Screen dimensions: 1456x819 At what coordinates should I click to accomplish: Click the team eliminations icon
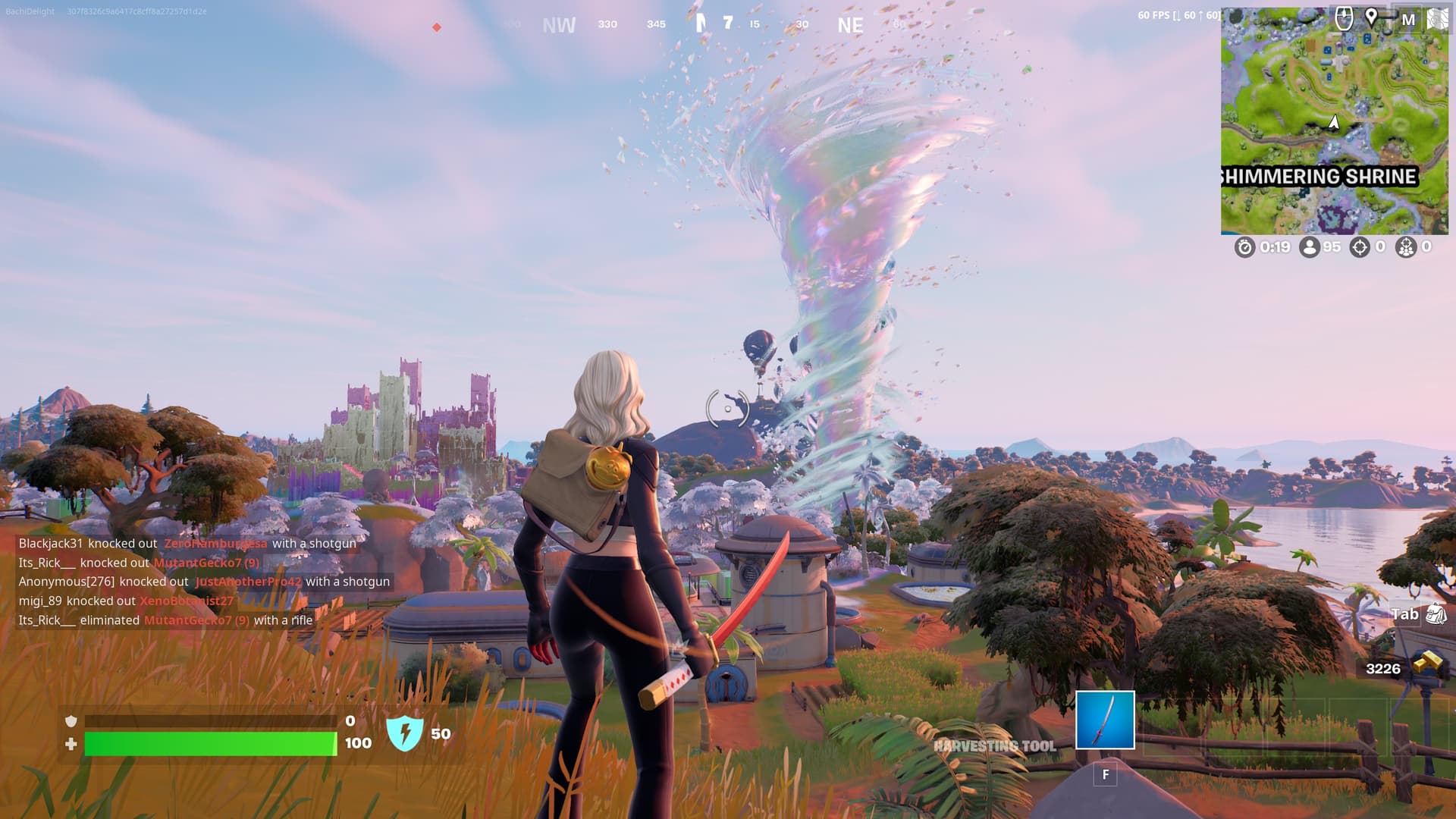pyautogui.click(x=1406, y=247)
